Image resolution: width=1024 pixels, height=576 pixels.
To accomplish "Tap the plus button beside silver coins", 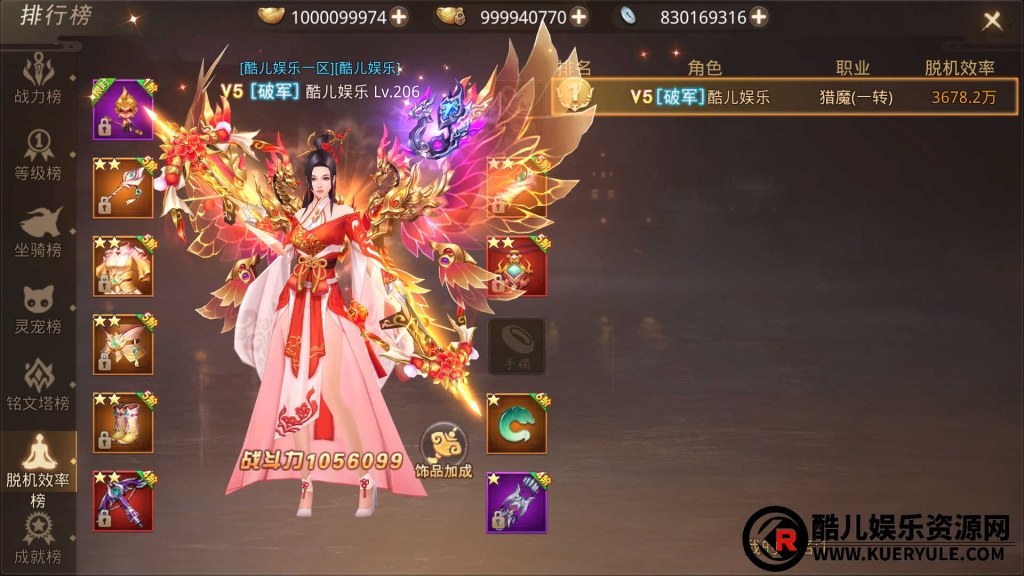I will point(759,16).
